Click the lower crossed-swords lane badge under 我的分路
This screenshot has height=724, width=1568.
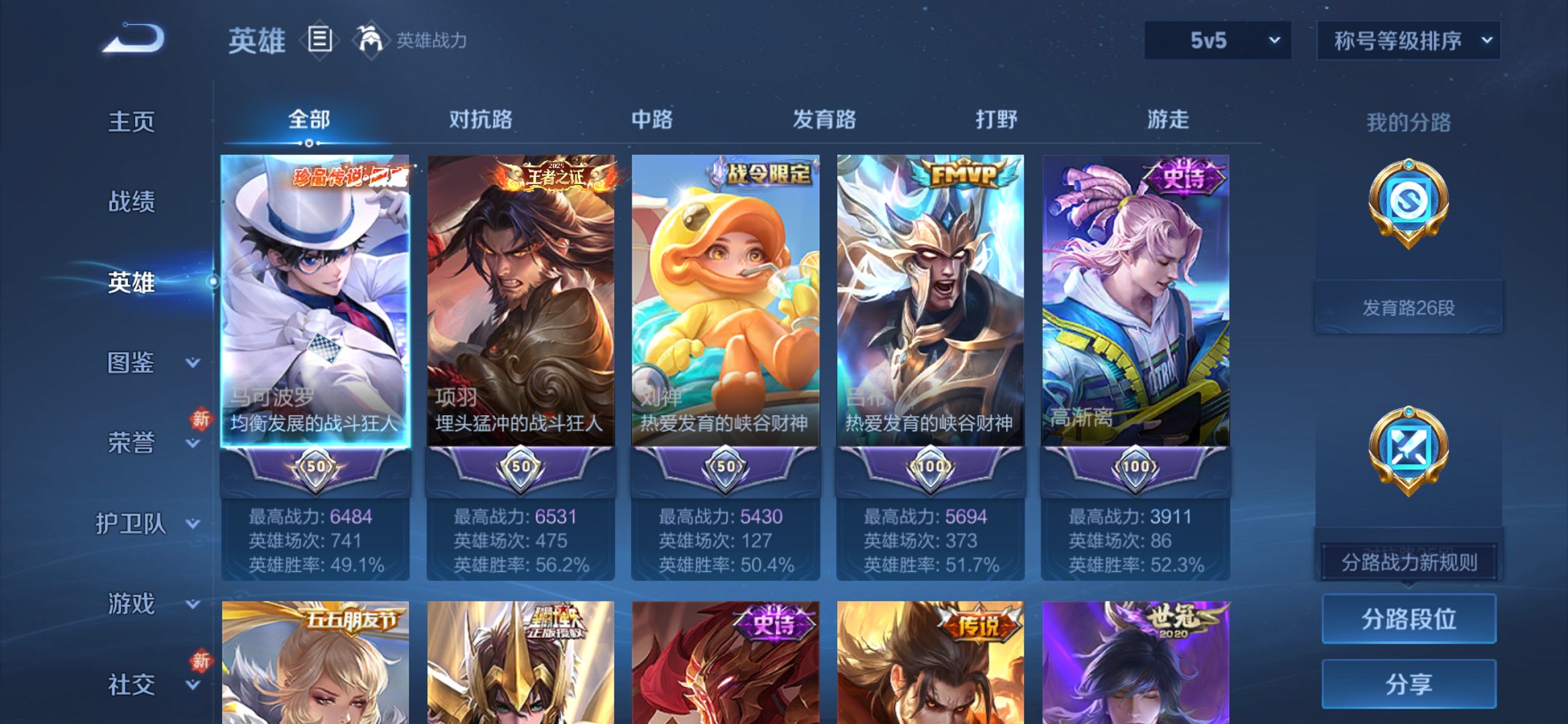1408,444
